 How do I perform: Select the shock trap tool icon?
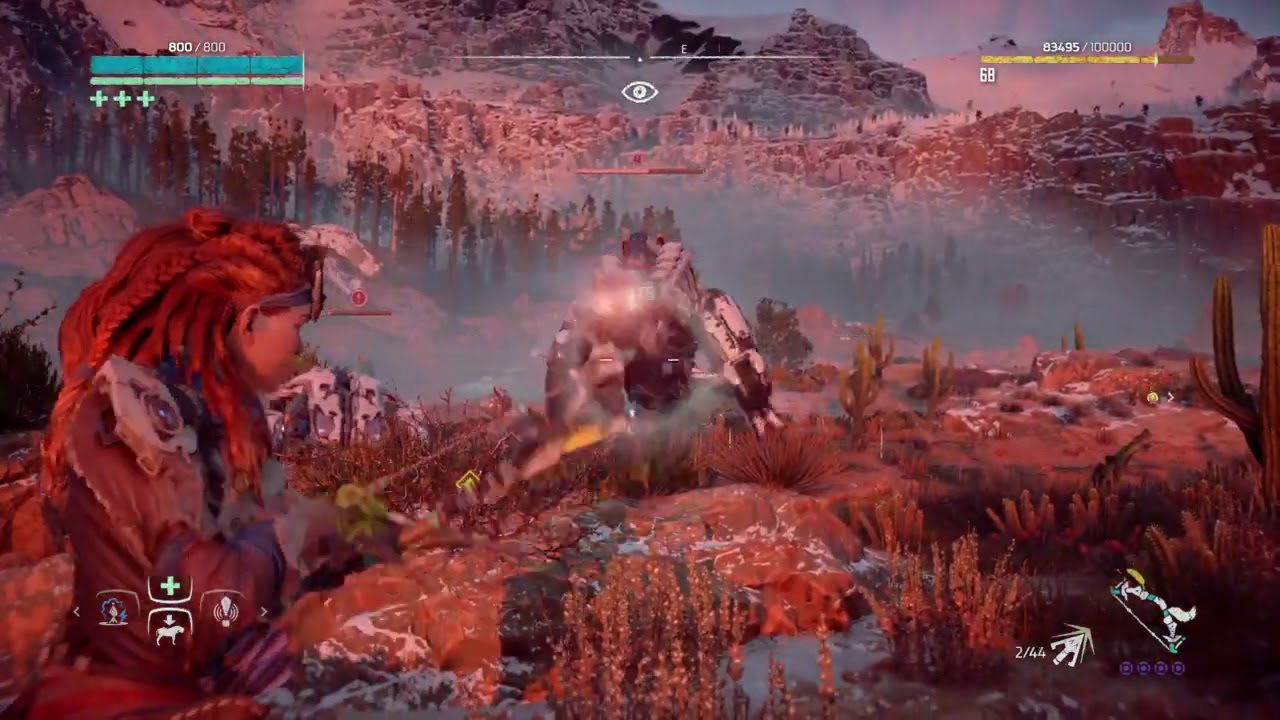click(114, 611)
